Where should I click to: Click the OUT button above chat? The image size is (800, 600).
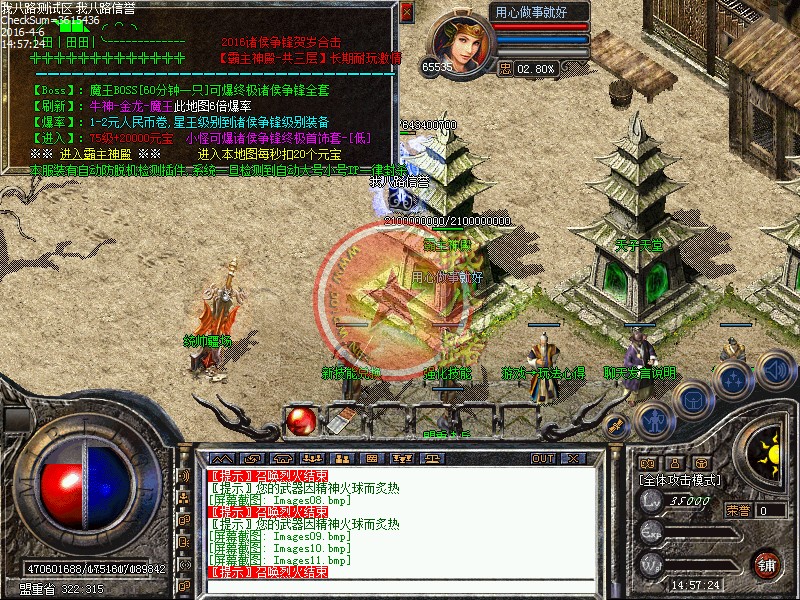[542, 458]
